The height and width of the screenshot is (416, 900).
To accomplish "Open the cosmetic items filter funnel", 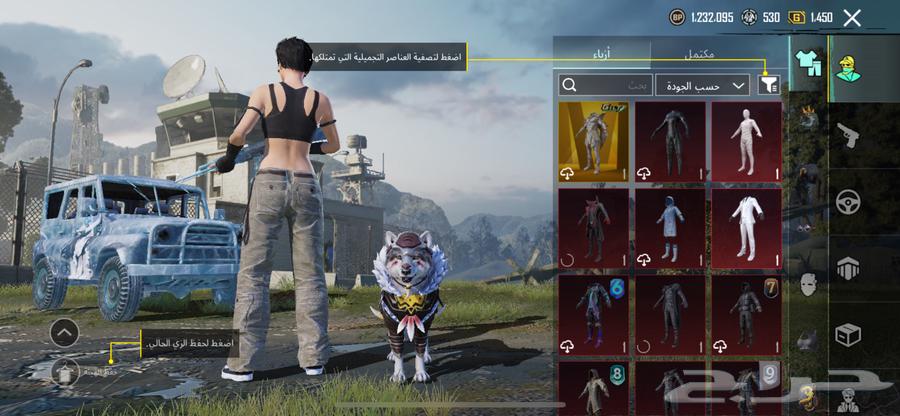I will tap(768, 86).
